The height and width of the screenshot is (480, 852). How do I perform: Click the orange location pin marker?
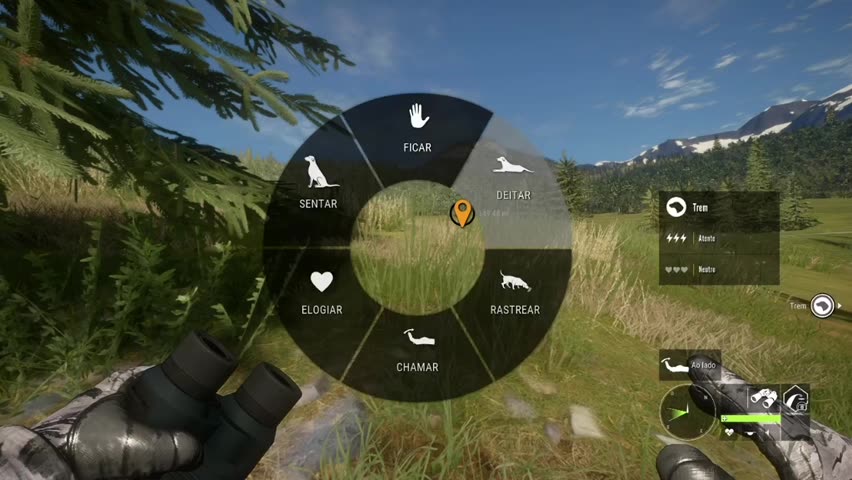[461, 212]
